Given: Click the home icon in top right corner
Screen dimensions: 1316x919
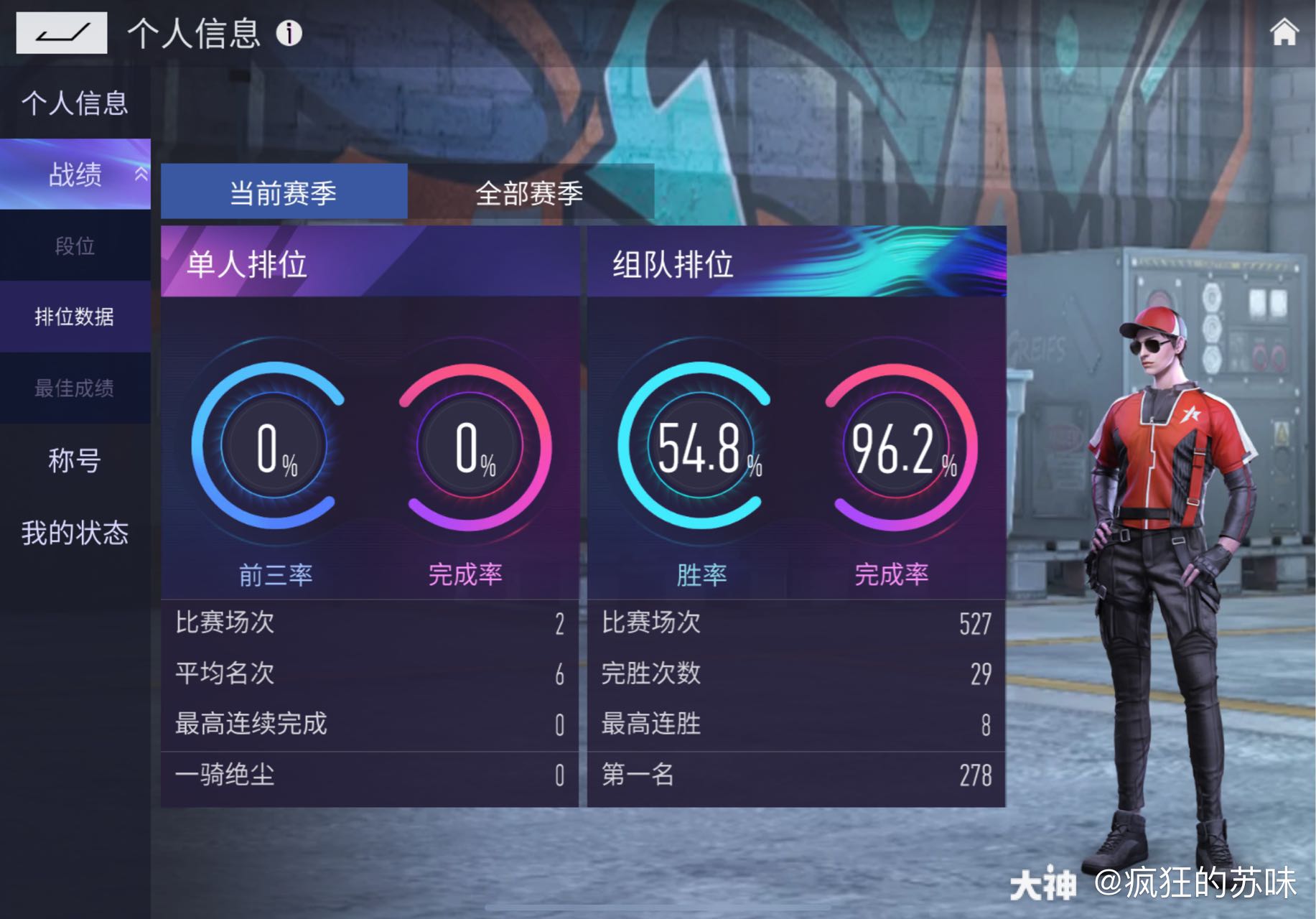Looking at the screenshot, I should coord(1284,32).
